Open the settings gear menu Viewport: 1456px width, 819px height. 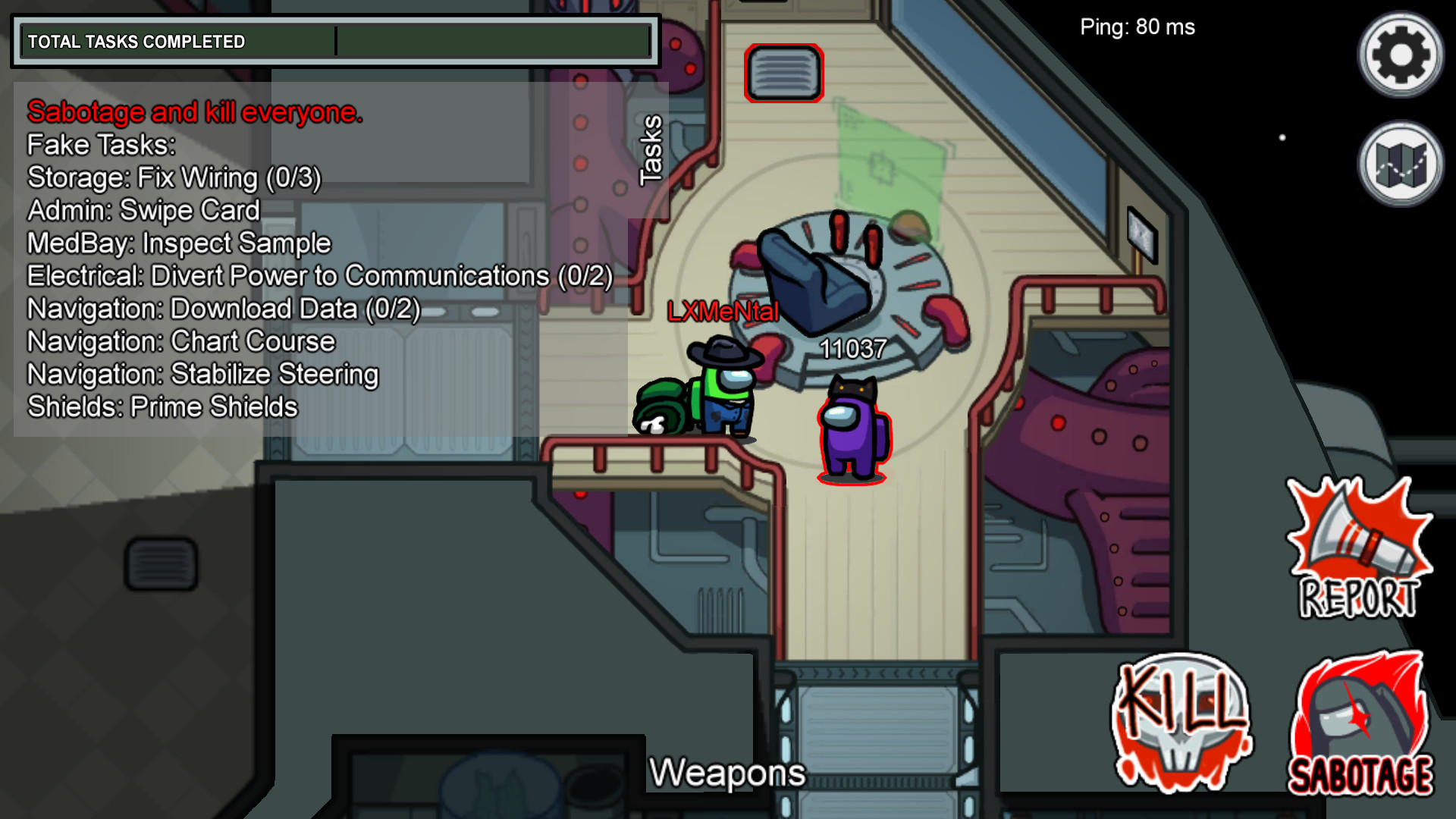pos(1400,54)
